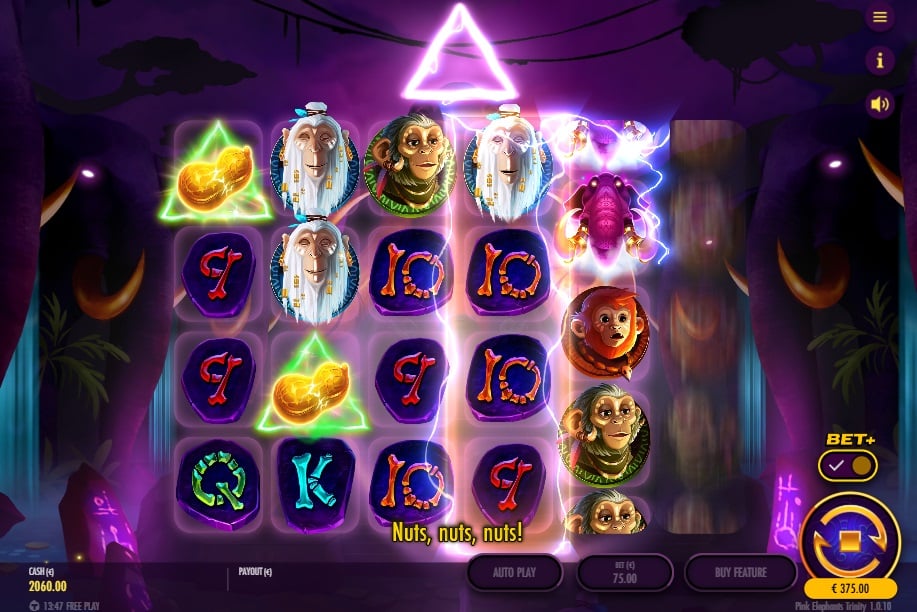Open the hamburger menu

[880, 17]
